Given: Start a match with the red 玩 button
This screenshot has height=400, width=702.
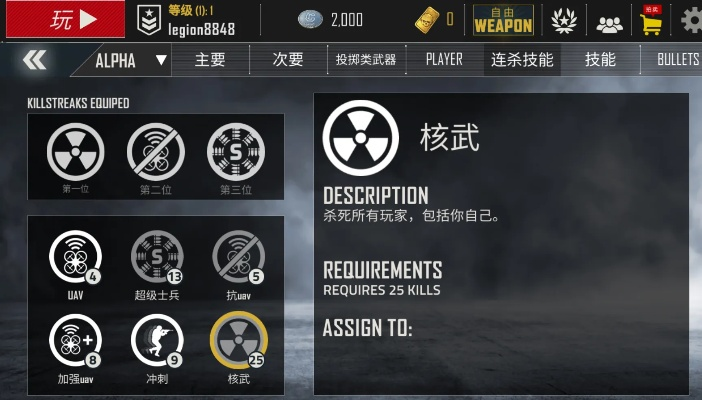Looking at the screenshot, I should 63,19.
